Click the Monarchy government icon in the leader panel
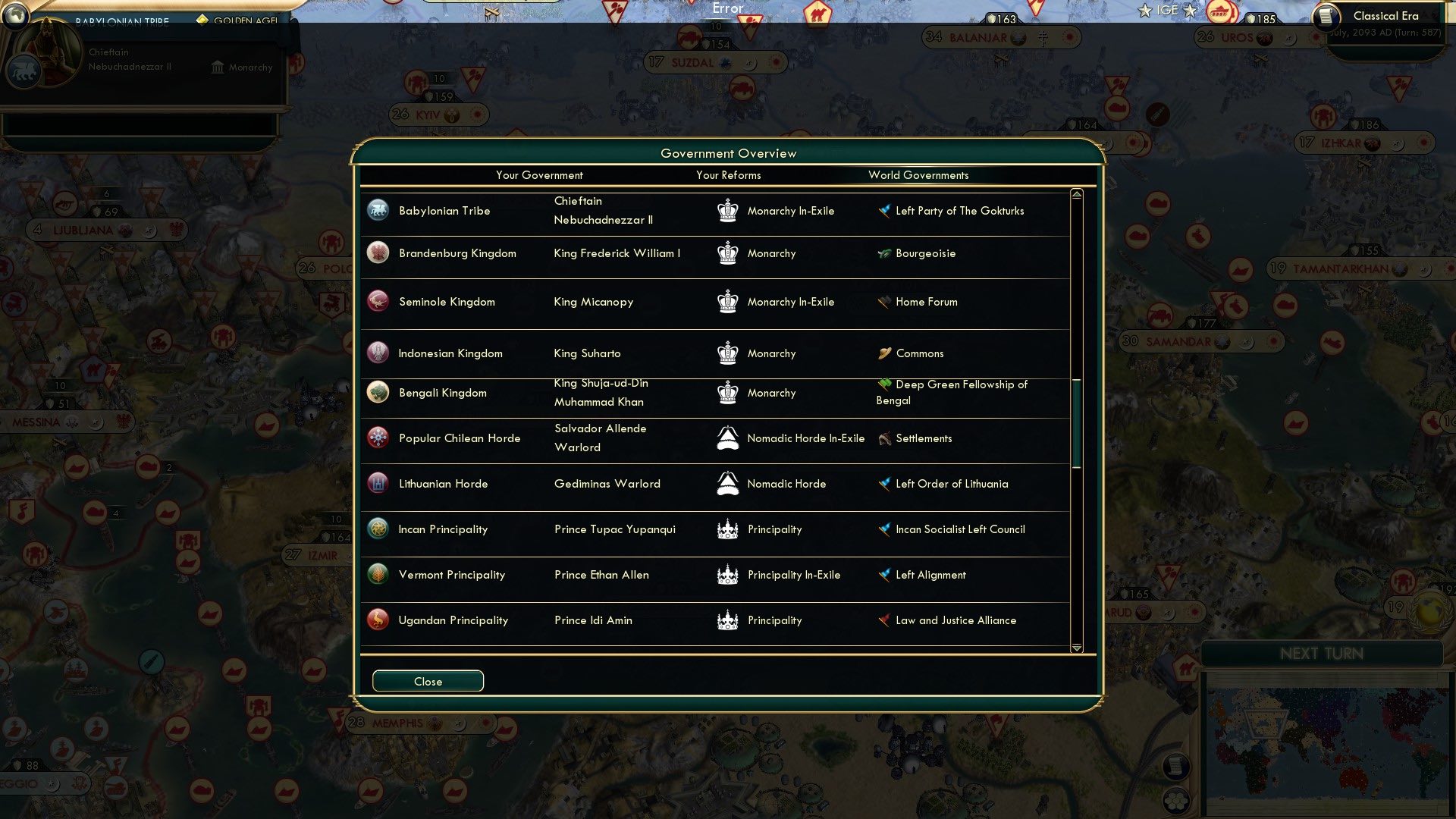Image resolution: width=1456 pixels, height=819 pixels. [218, 68]
